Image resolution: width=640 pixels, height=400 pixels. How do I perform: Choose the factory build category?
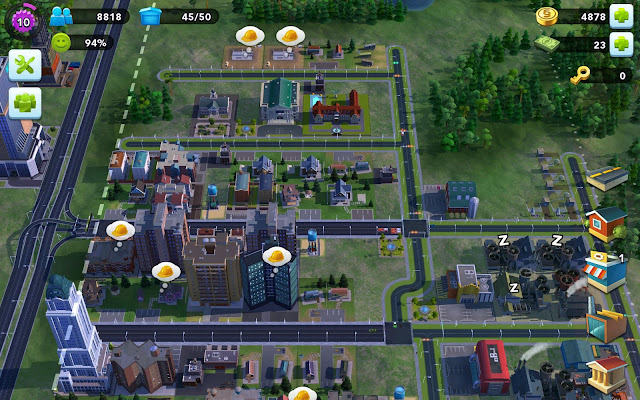point(605,324)
